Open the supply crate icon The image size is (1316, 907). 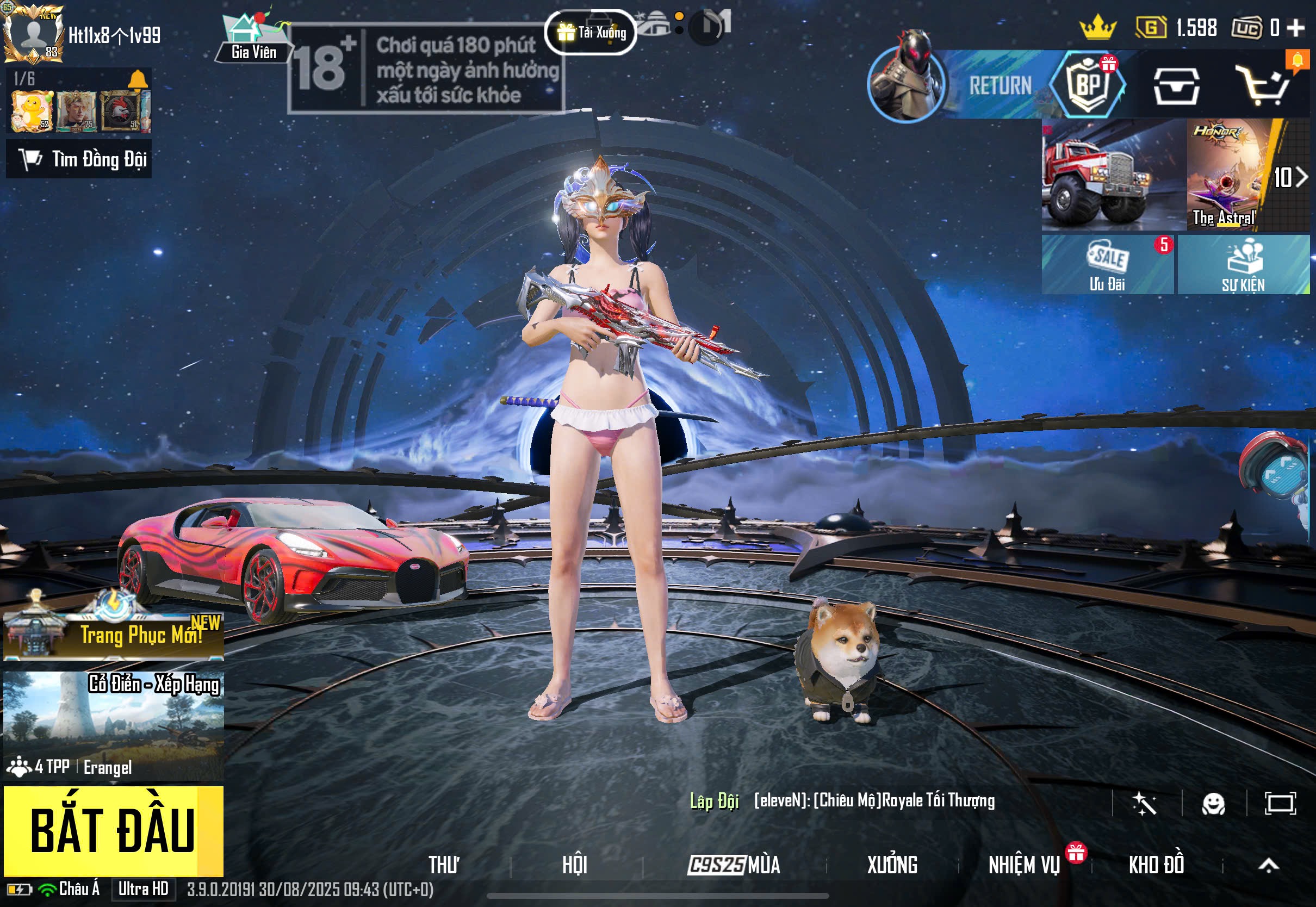tap(1176, 86)
